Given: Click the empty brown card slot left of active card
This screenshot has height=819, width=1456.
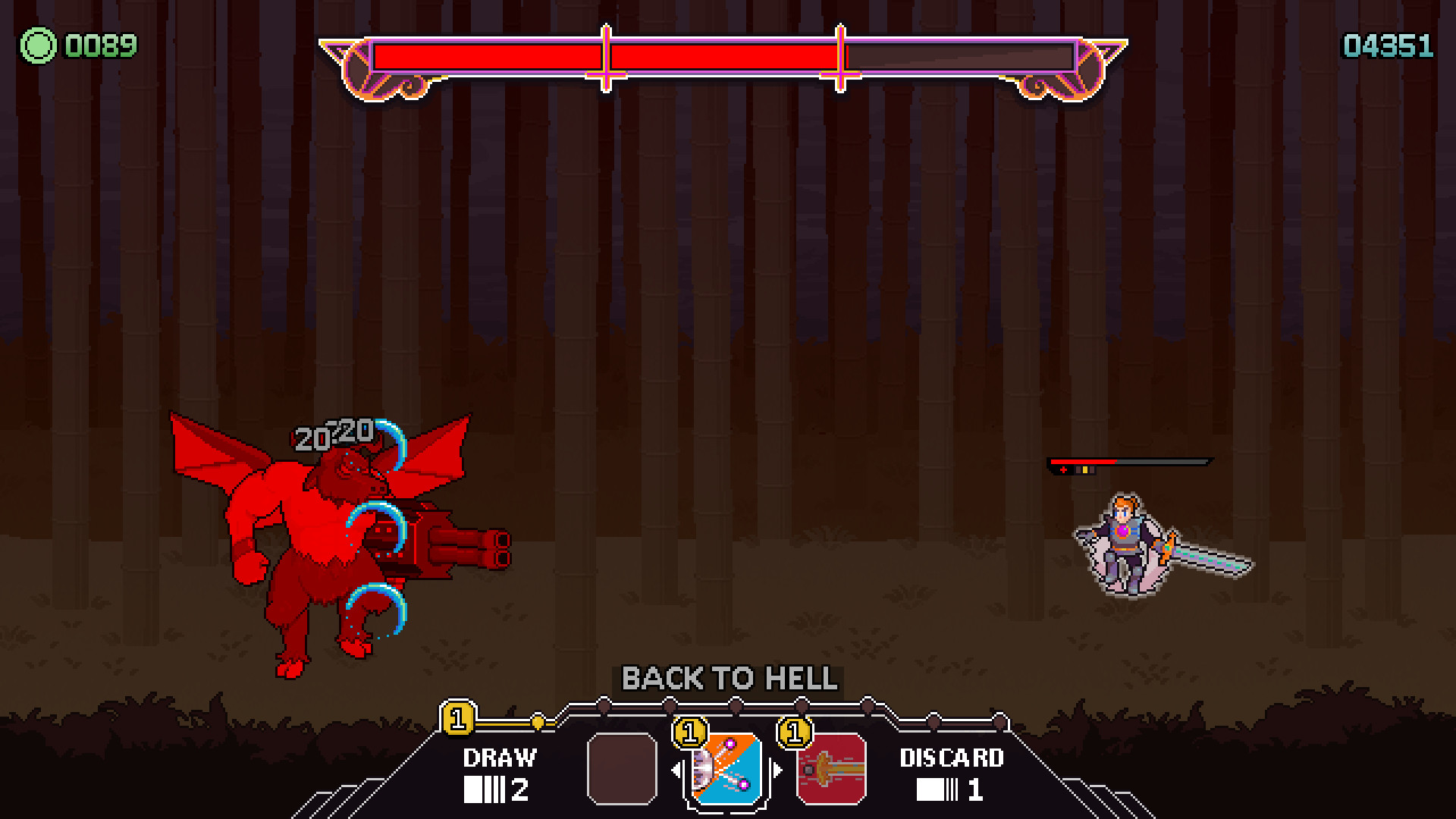Looking at the screenshot, I should pyautogui.click(x=622, y=767).
